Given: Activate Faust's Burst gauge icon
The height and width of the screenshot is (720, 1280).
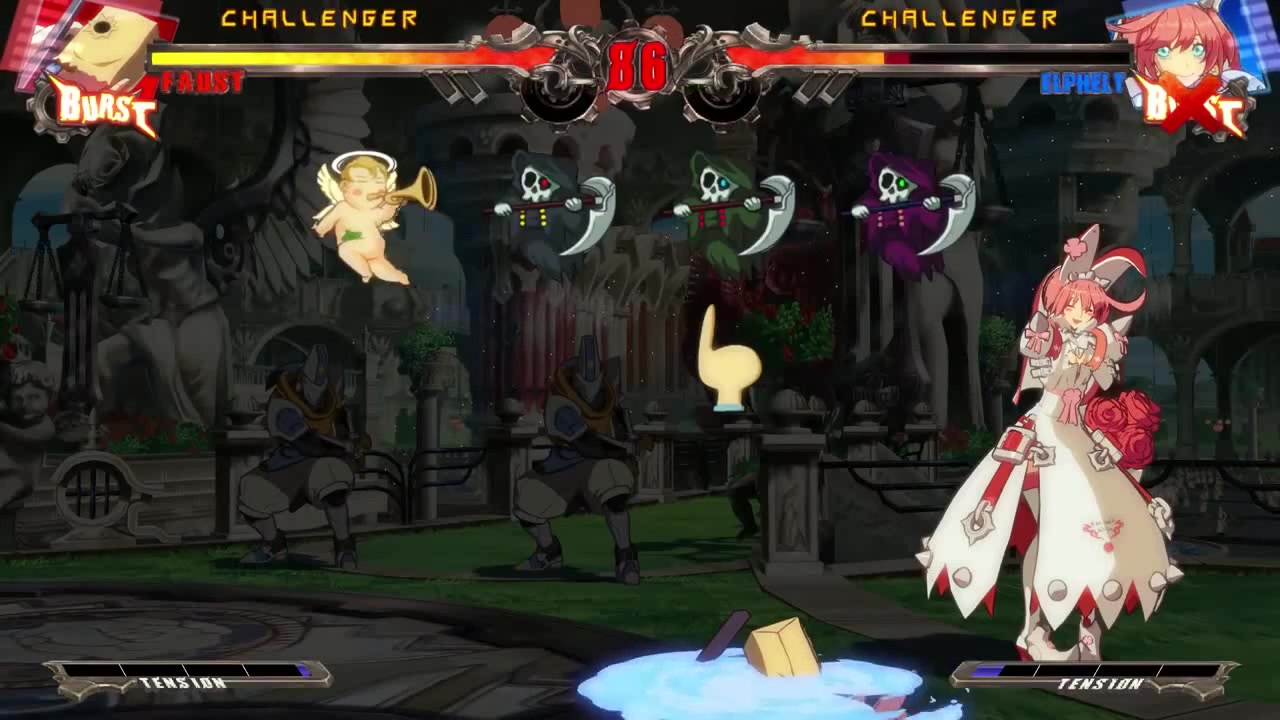Looking at the screenshot, I should (102, 107).
